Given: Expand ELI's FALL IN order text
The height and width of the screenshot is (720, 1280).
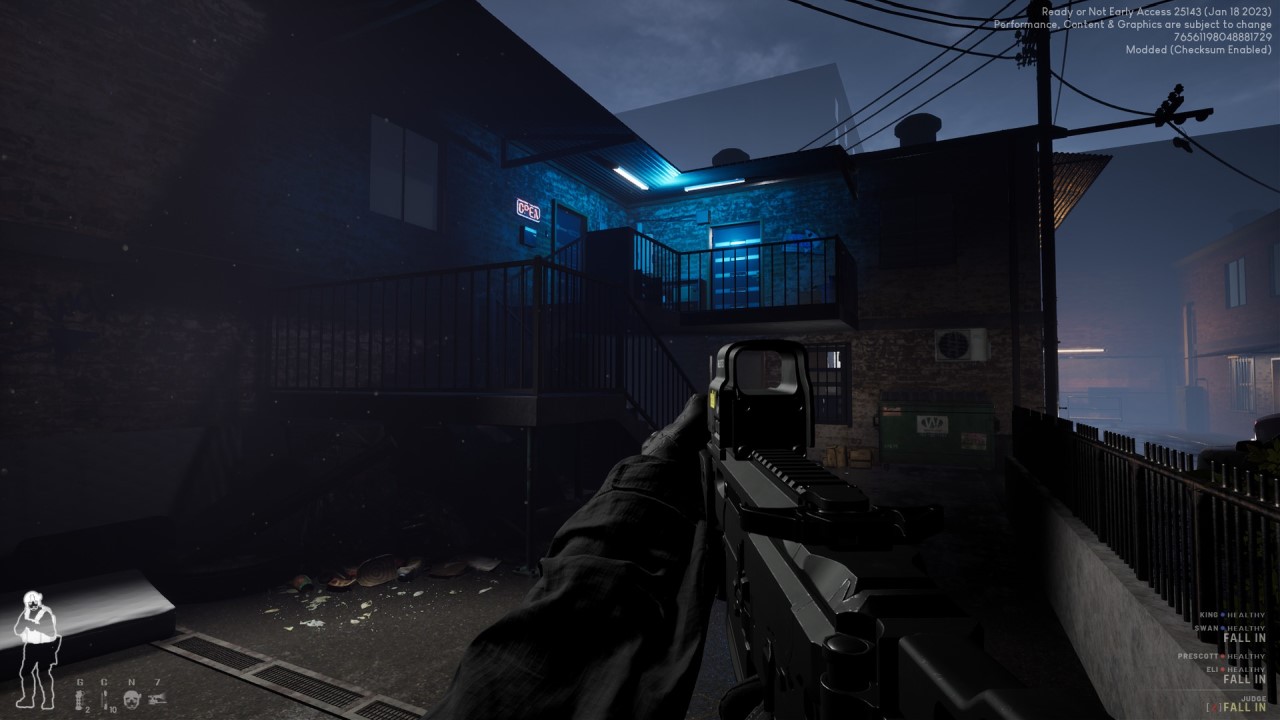Looking at the screenshot, I should pyautogui.click(x=1244, y=678).
